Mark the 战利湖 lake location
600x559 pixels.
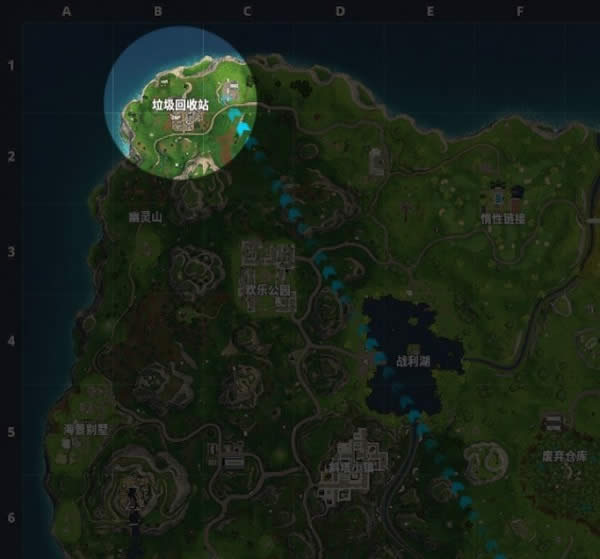(x=413, y=360)
